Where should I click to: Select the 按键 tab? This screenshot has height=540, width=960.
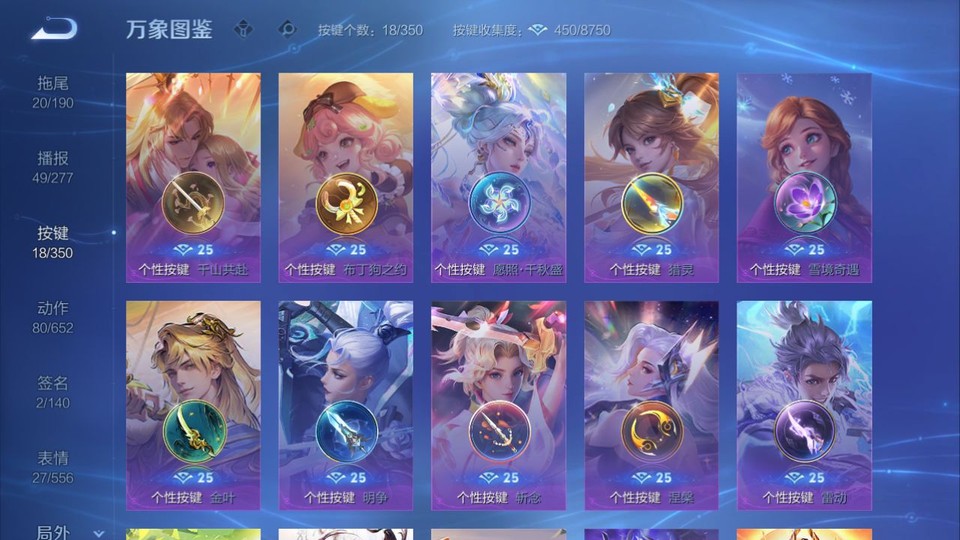[53, 242]
